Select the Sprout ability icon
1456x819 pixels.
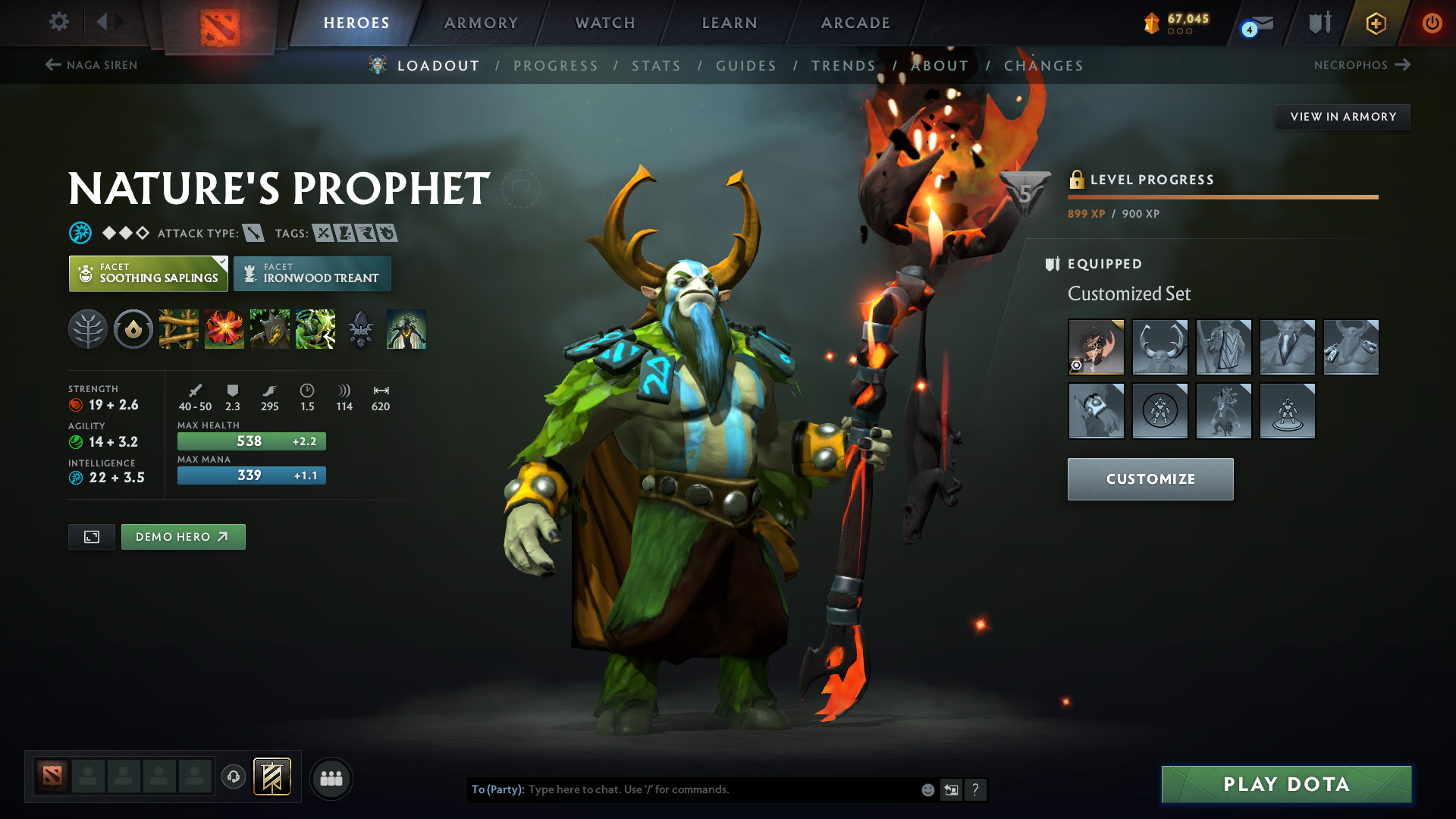(x=179, y=329)
